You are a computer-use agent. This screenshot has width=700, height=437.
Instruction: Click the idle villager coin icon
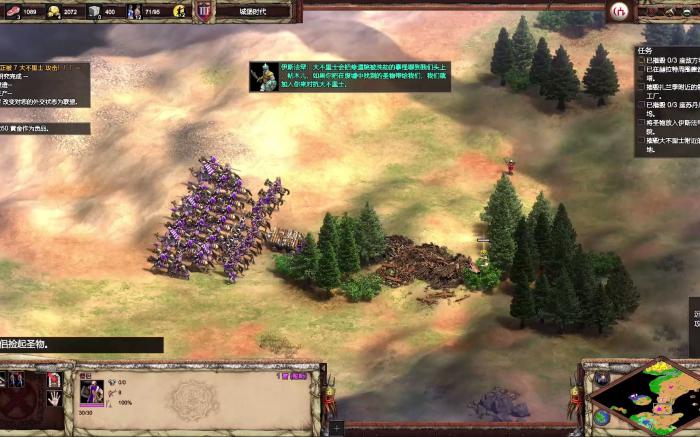[179, 11]
